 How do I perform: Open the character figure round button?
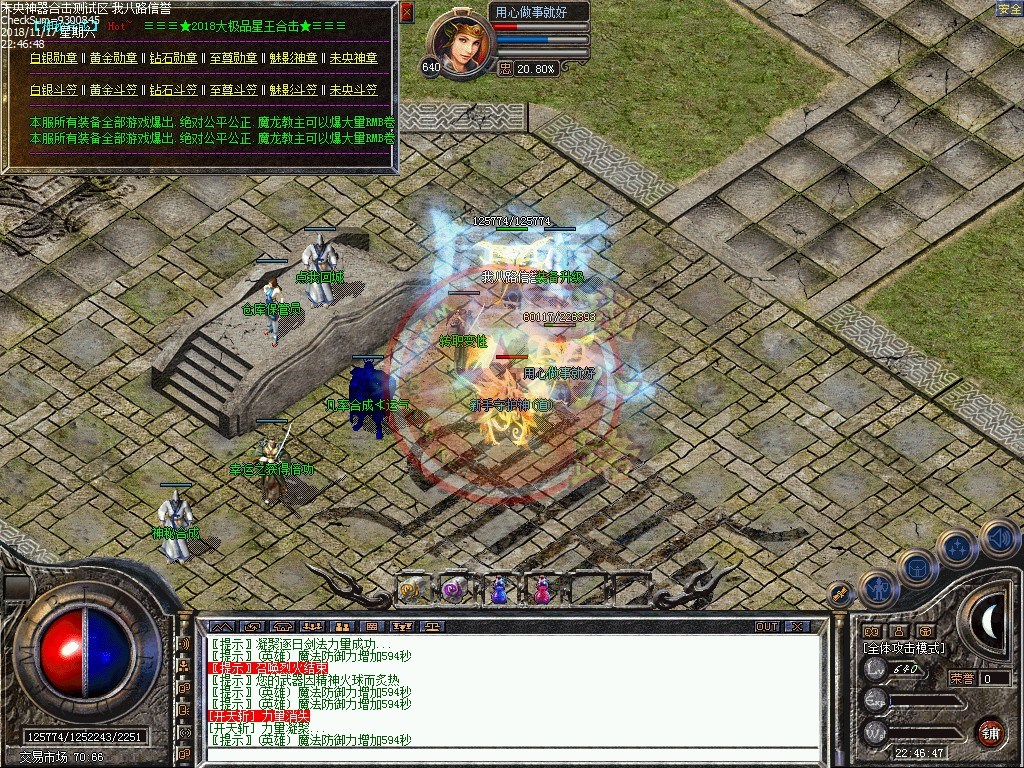[x=879, y=589]
